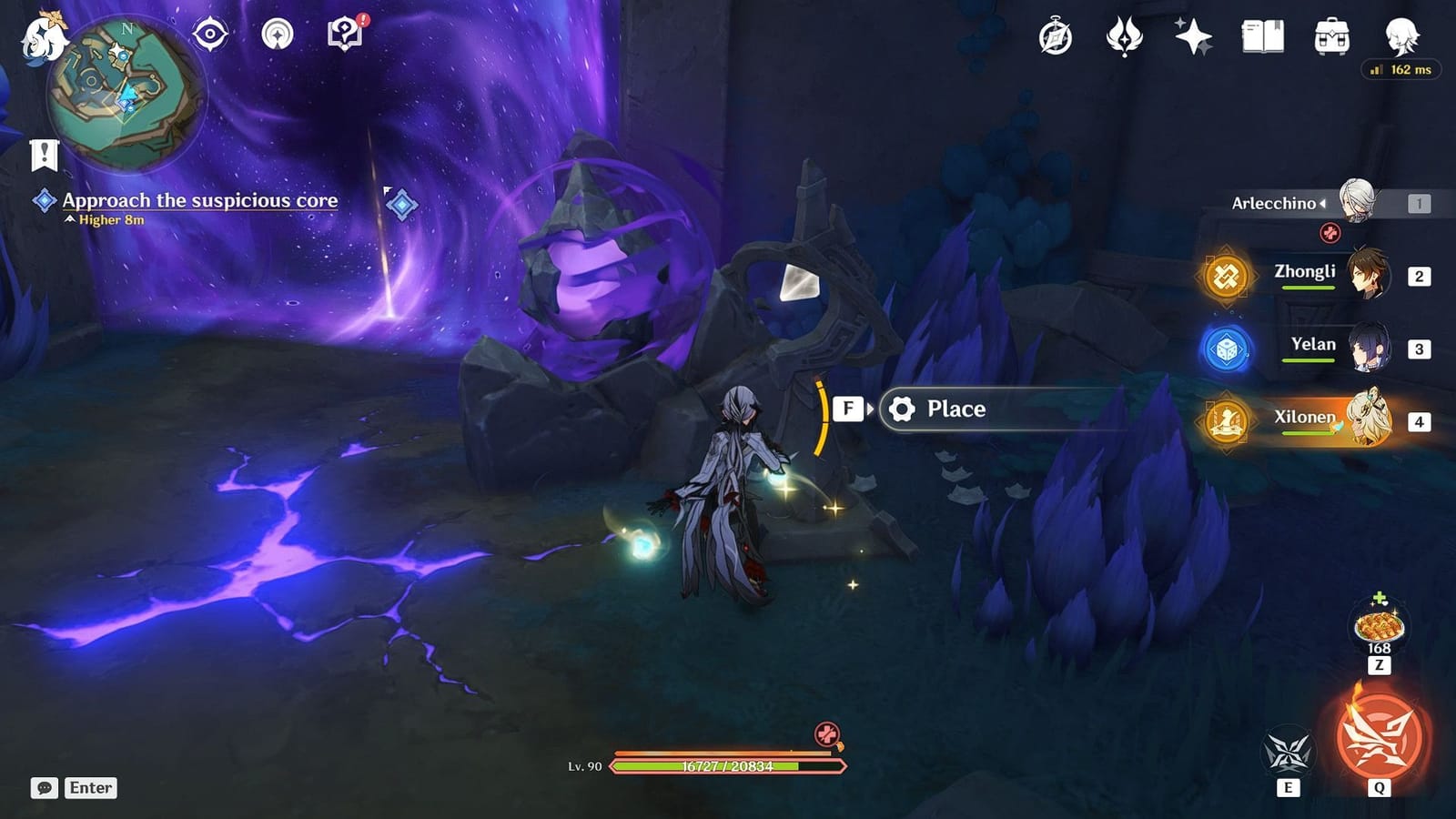Select Xilonen's elemental skill icon beside her portrait

pyautogui.click(x=1227, y=424)
